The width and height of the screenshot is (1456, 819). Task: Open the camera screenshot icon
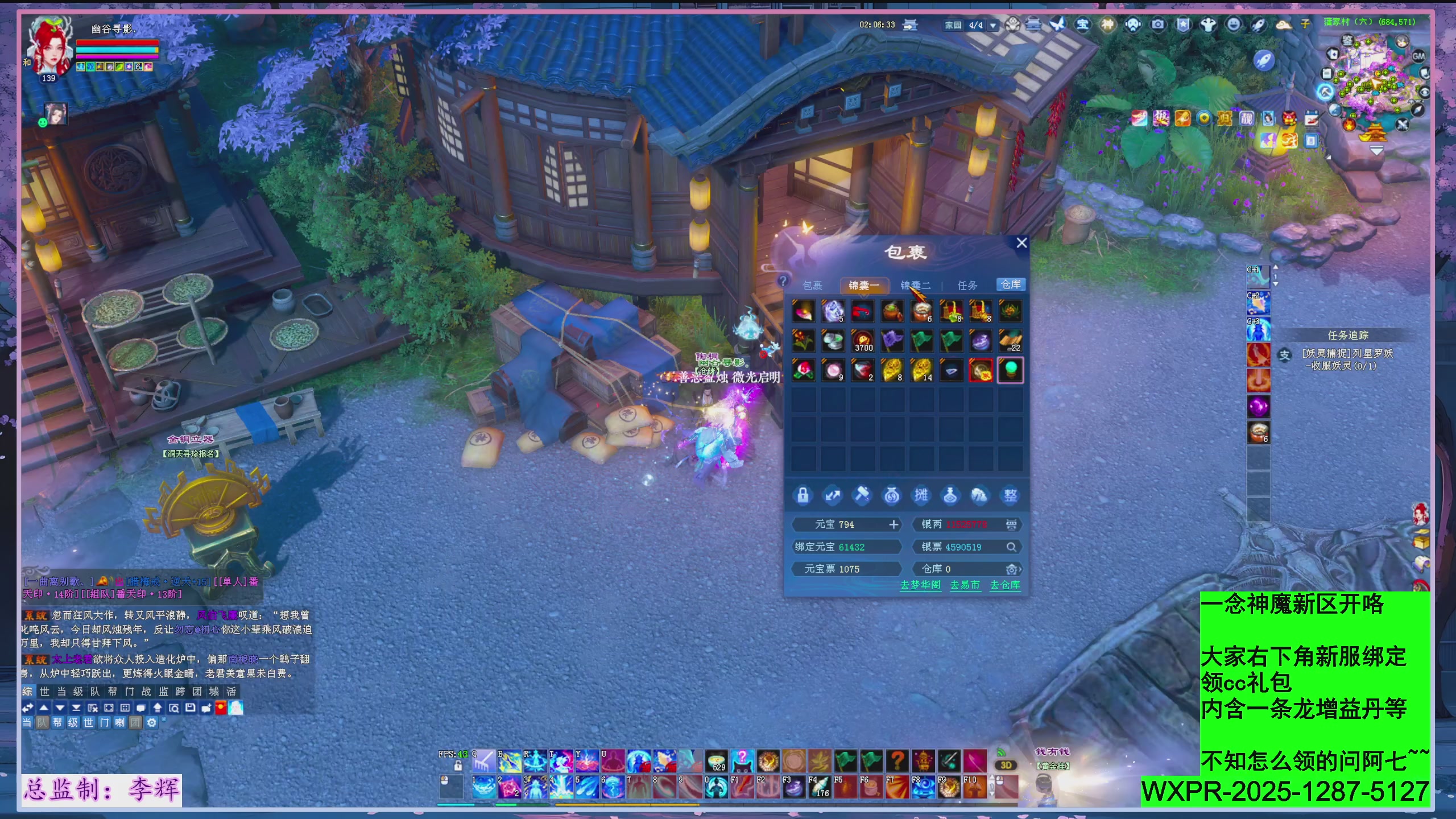point(1157,24)
